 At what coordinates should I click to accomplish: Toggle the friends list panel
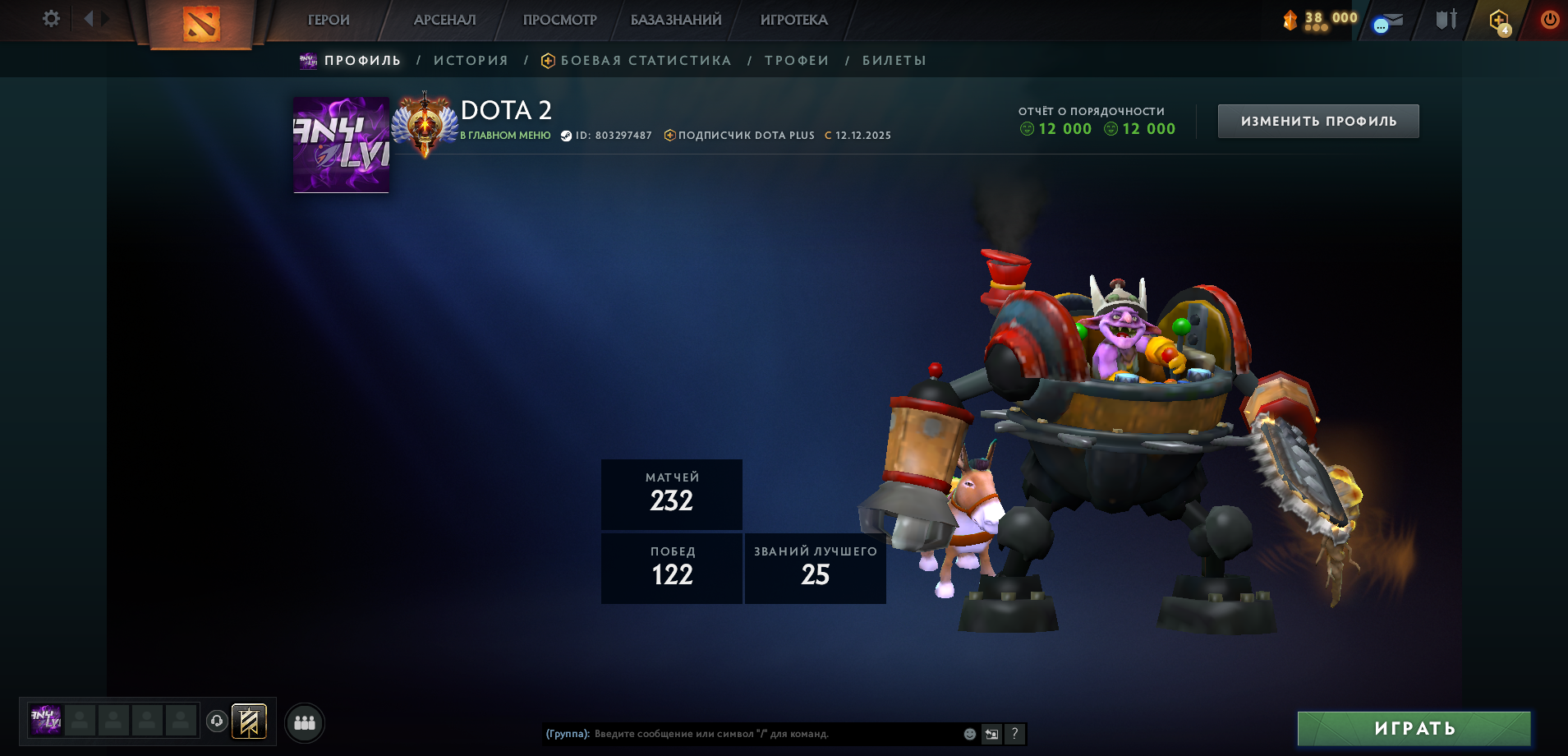(x=304, y=721)
